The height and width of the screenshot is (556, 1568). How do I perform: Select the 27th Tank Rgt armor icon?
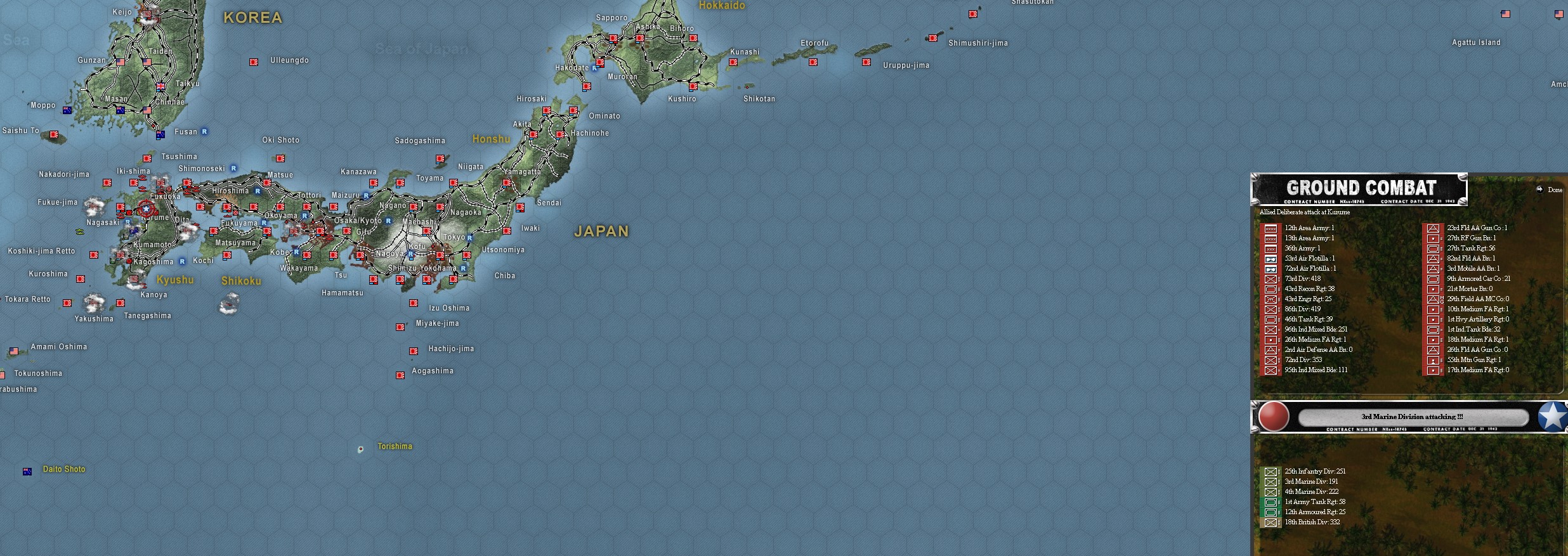[1432, 248]
